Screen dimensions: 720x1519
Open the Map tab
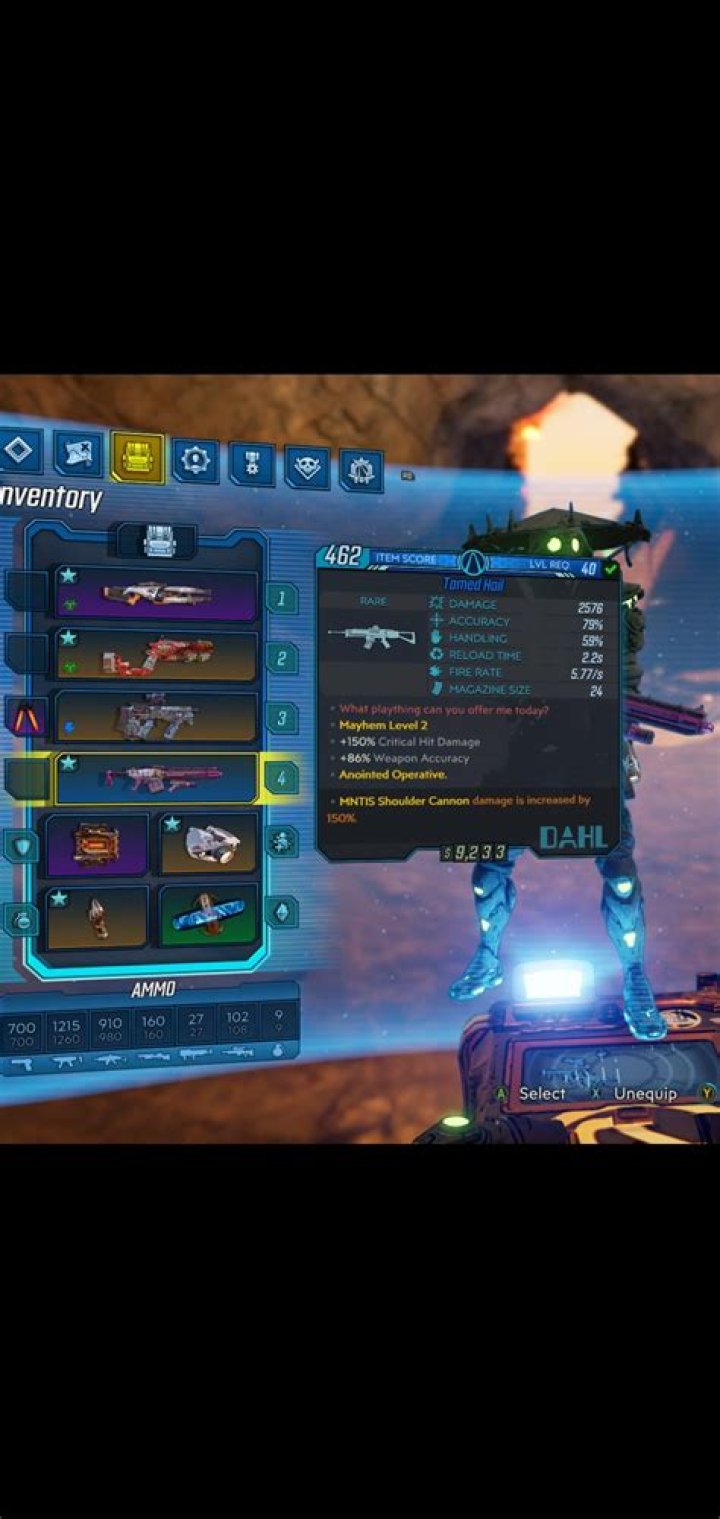(78, 454)
